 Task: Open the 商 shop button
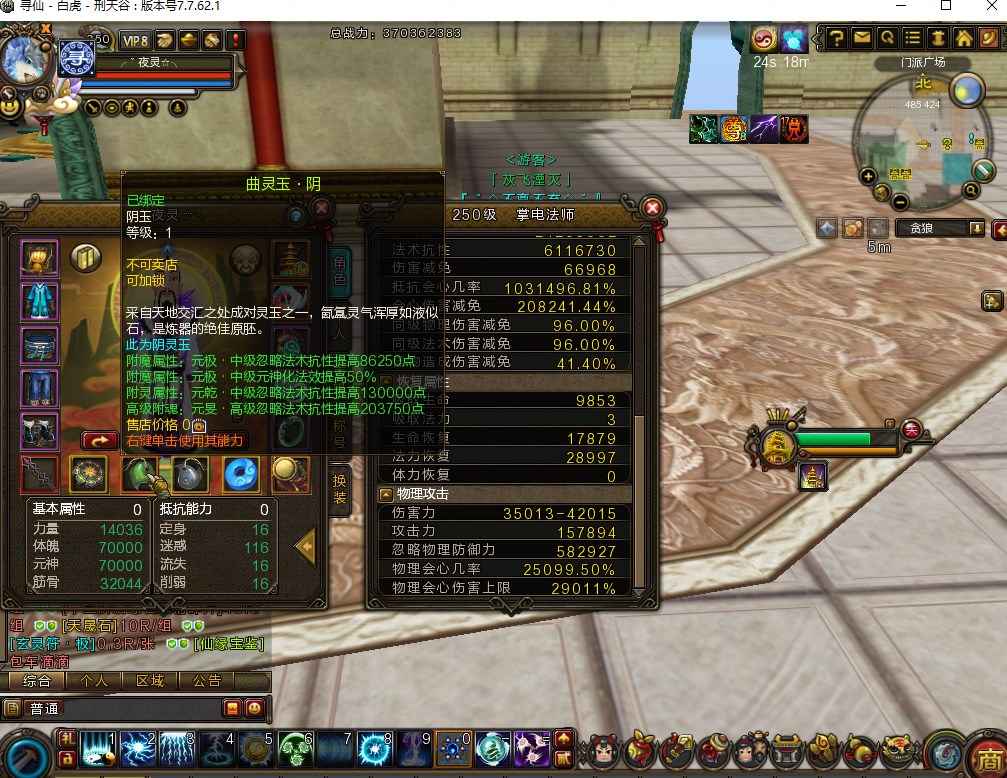pos(988,756)
